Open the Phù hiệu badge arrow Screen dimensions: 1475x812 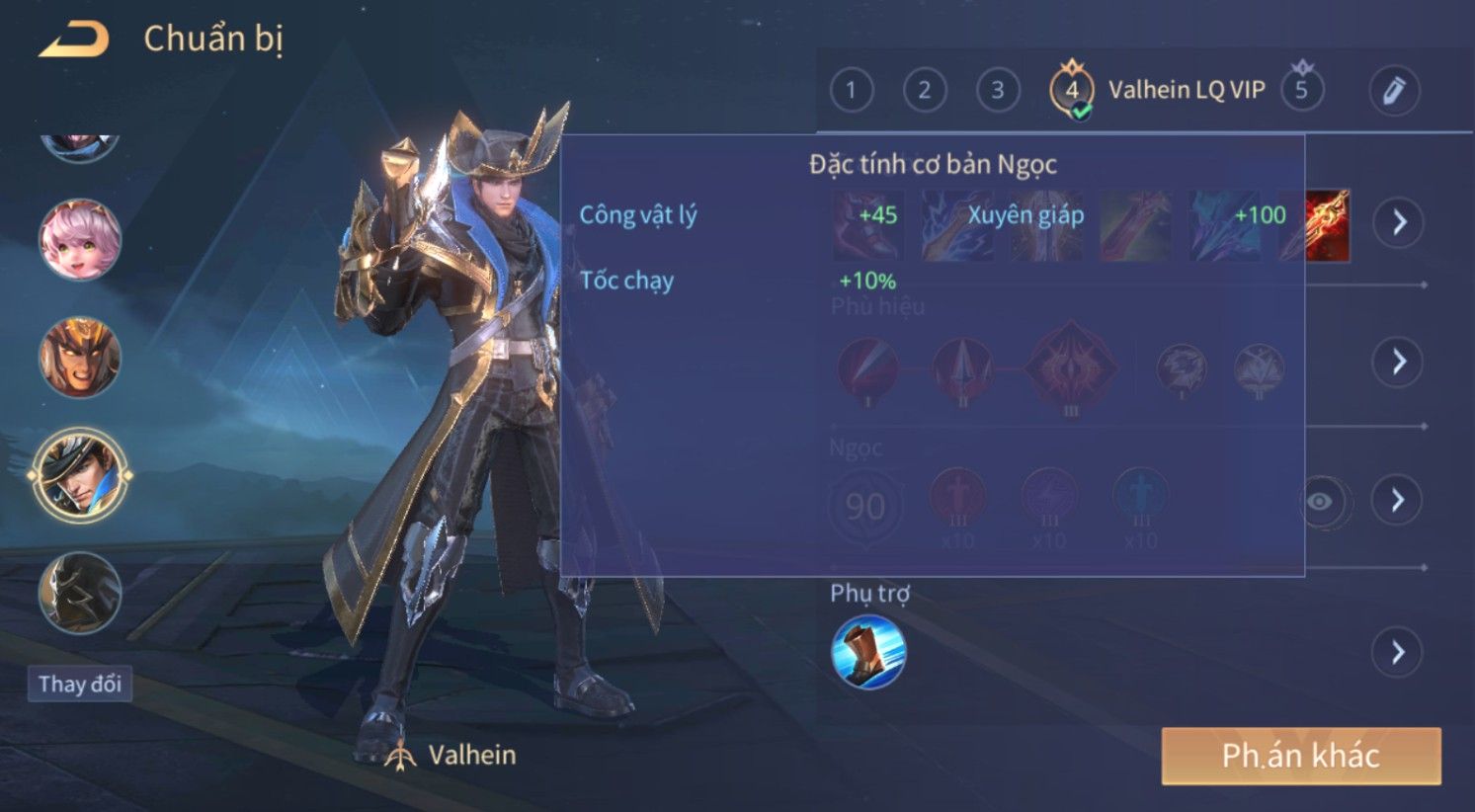point(1398,362)
